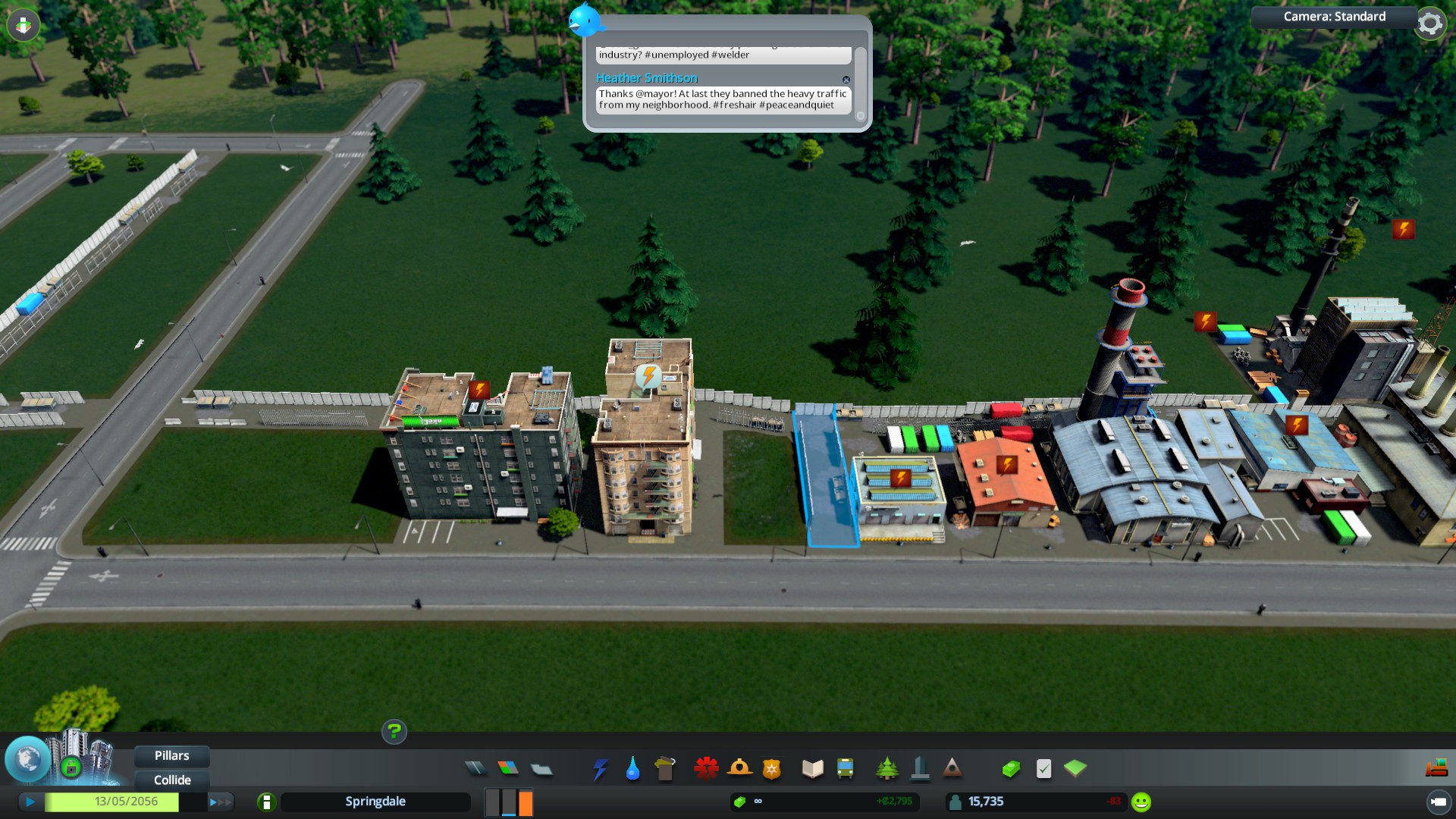Open Water and Sewage droplet menu
Image resolution: width=1456 pixels, height=819 pixels.
(x=632, y=769)
